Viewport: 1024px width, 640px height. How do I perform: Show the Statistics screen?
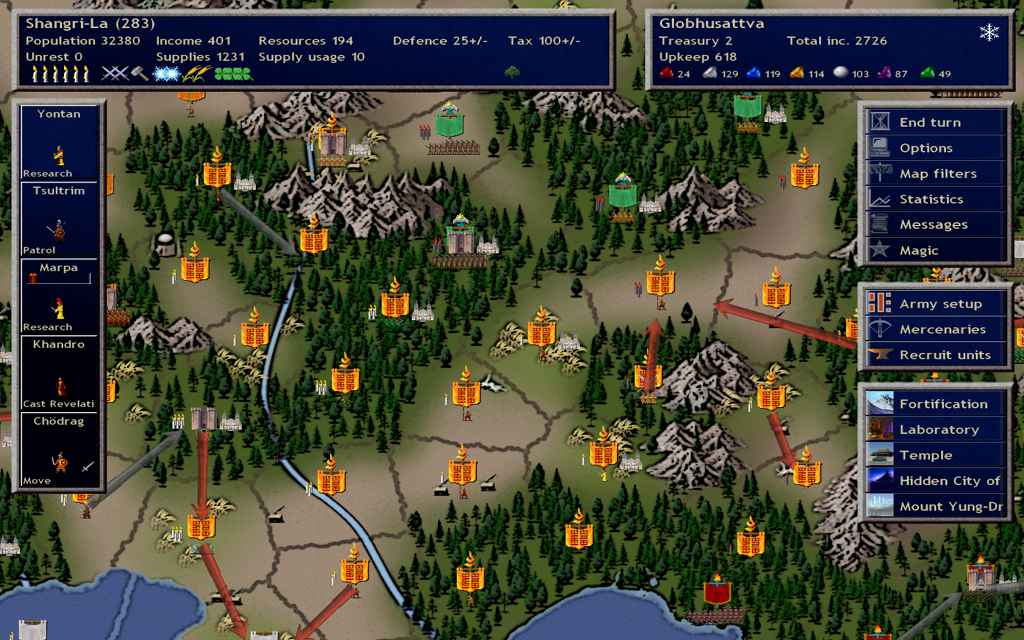(936, 199)
